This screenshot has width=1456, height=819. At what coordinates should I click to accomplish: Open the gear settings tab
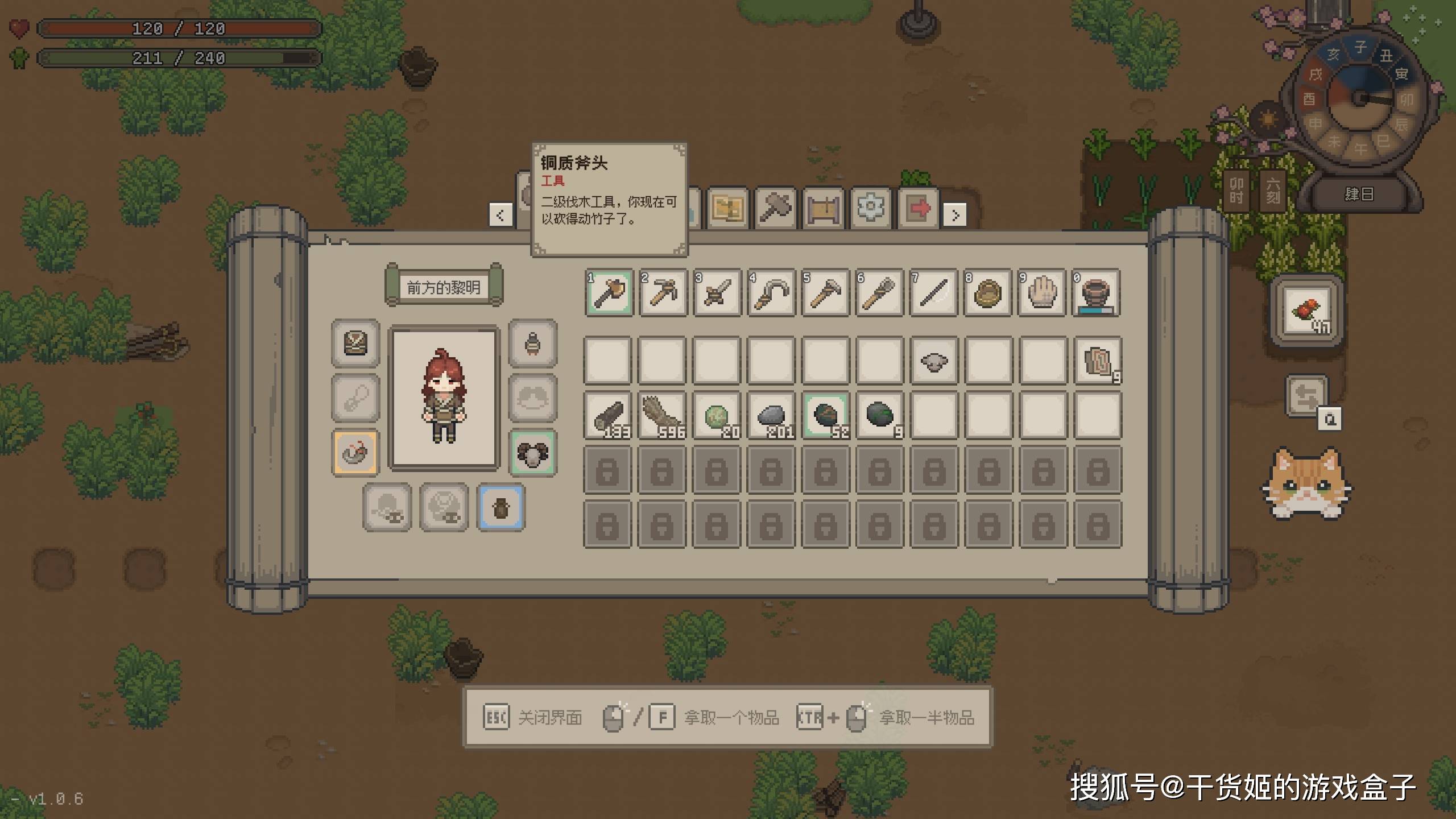(x=870, y=209)
